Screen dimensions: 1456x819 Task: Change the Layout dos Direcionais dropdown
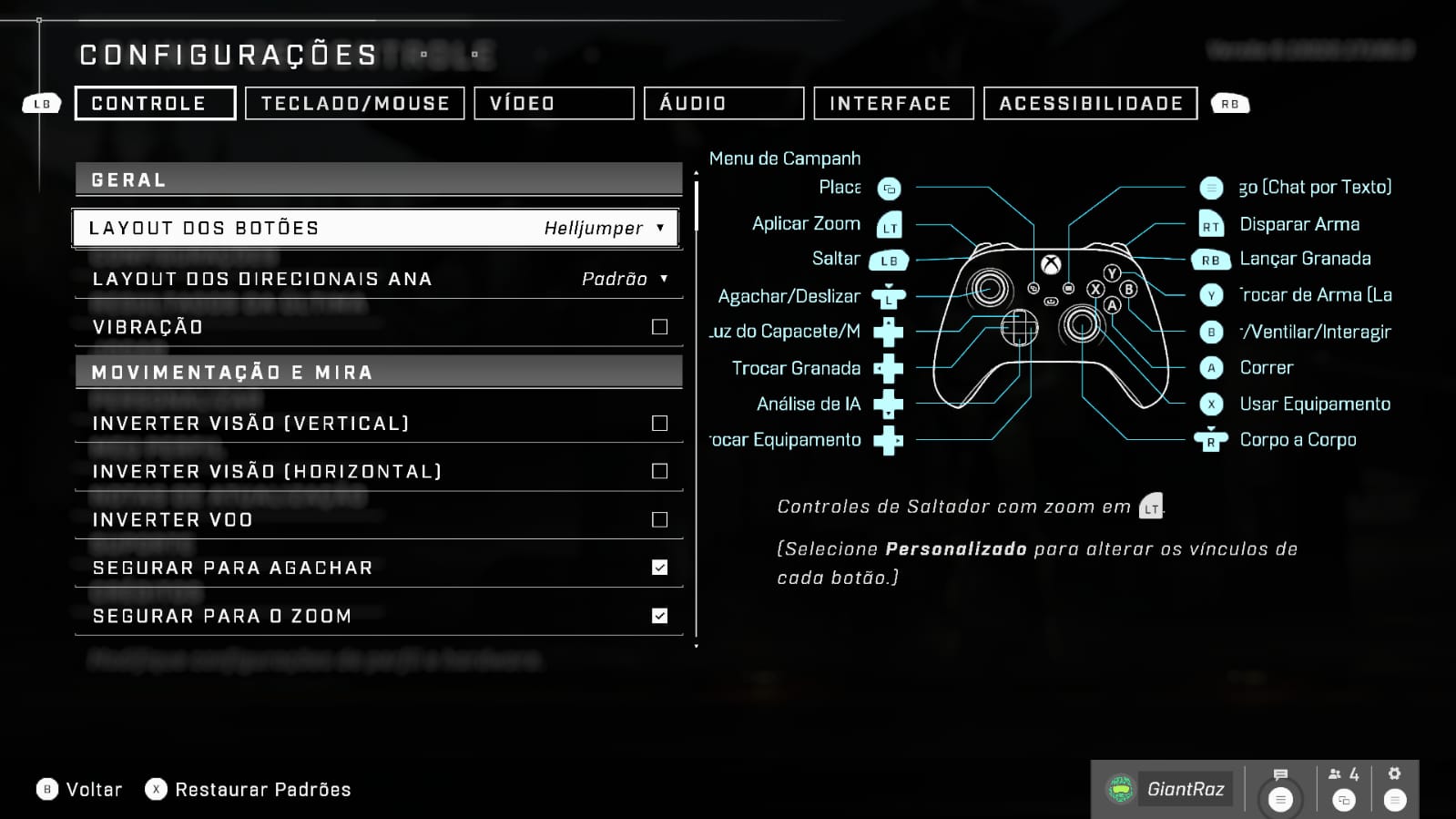625,279
